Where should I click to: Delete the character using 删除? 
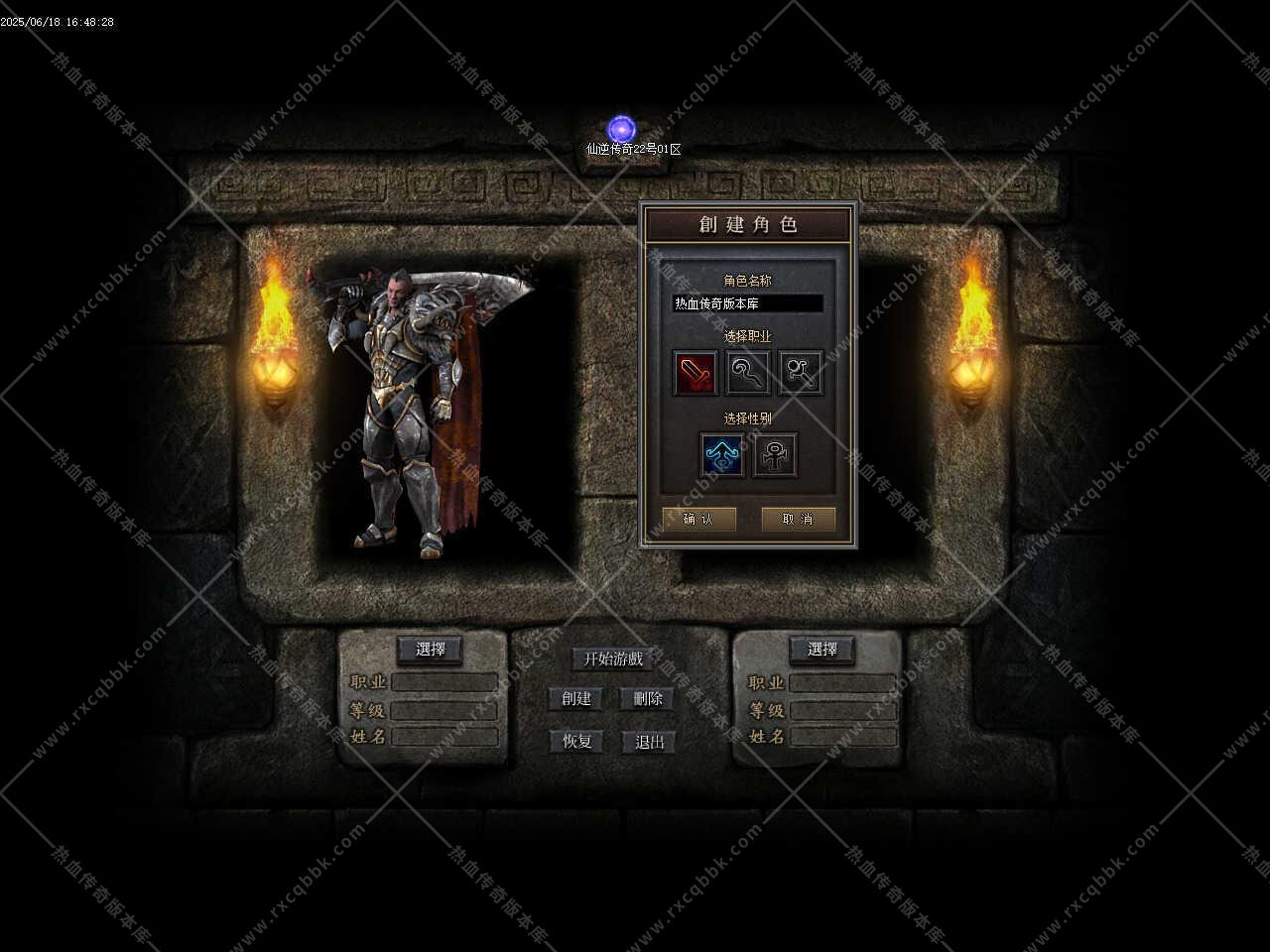coord(647,698)
